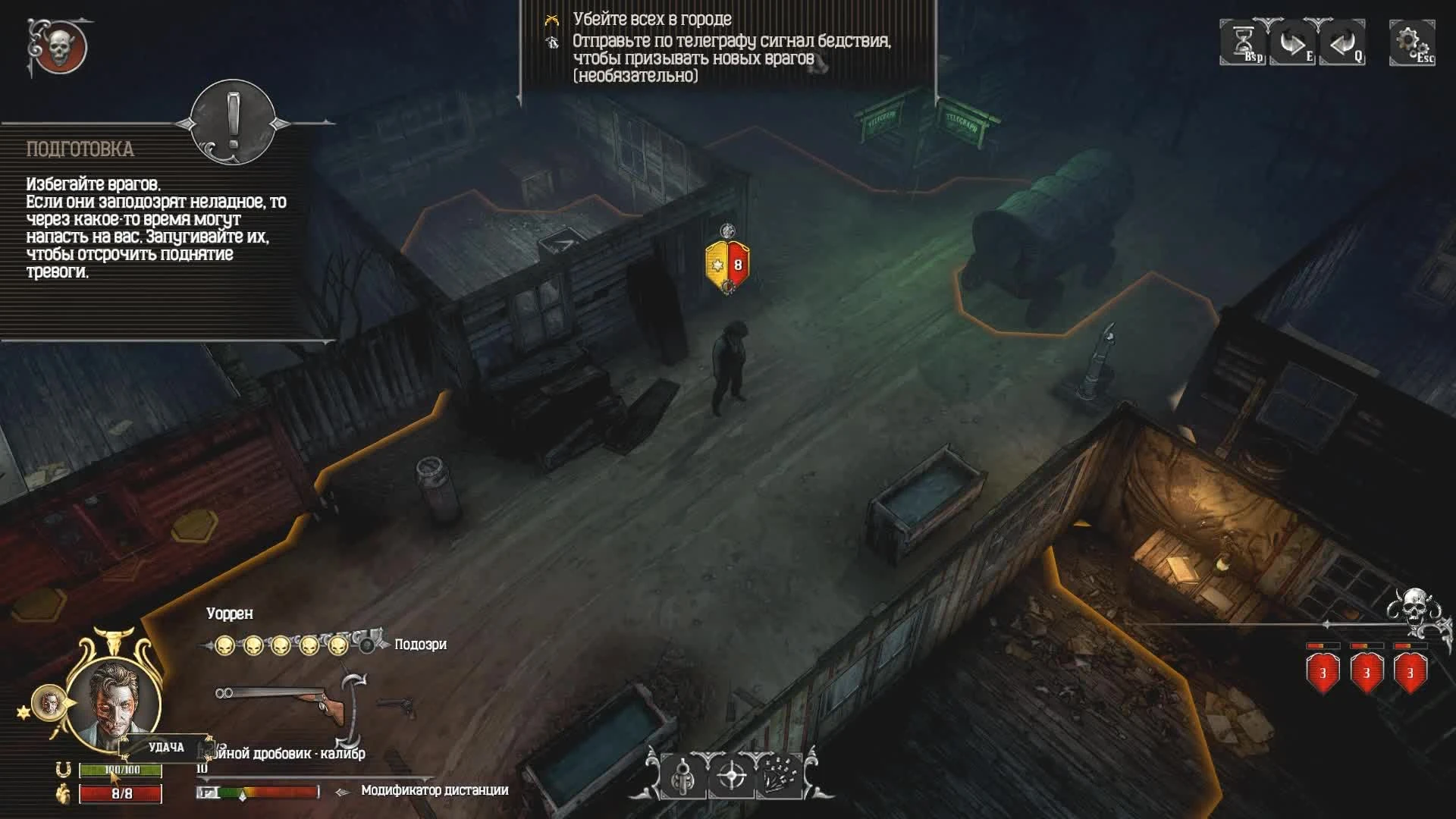
Task: Collapse the 'ПОДГОТОВКА' tutorial panel
Action: point(231,126)
